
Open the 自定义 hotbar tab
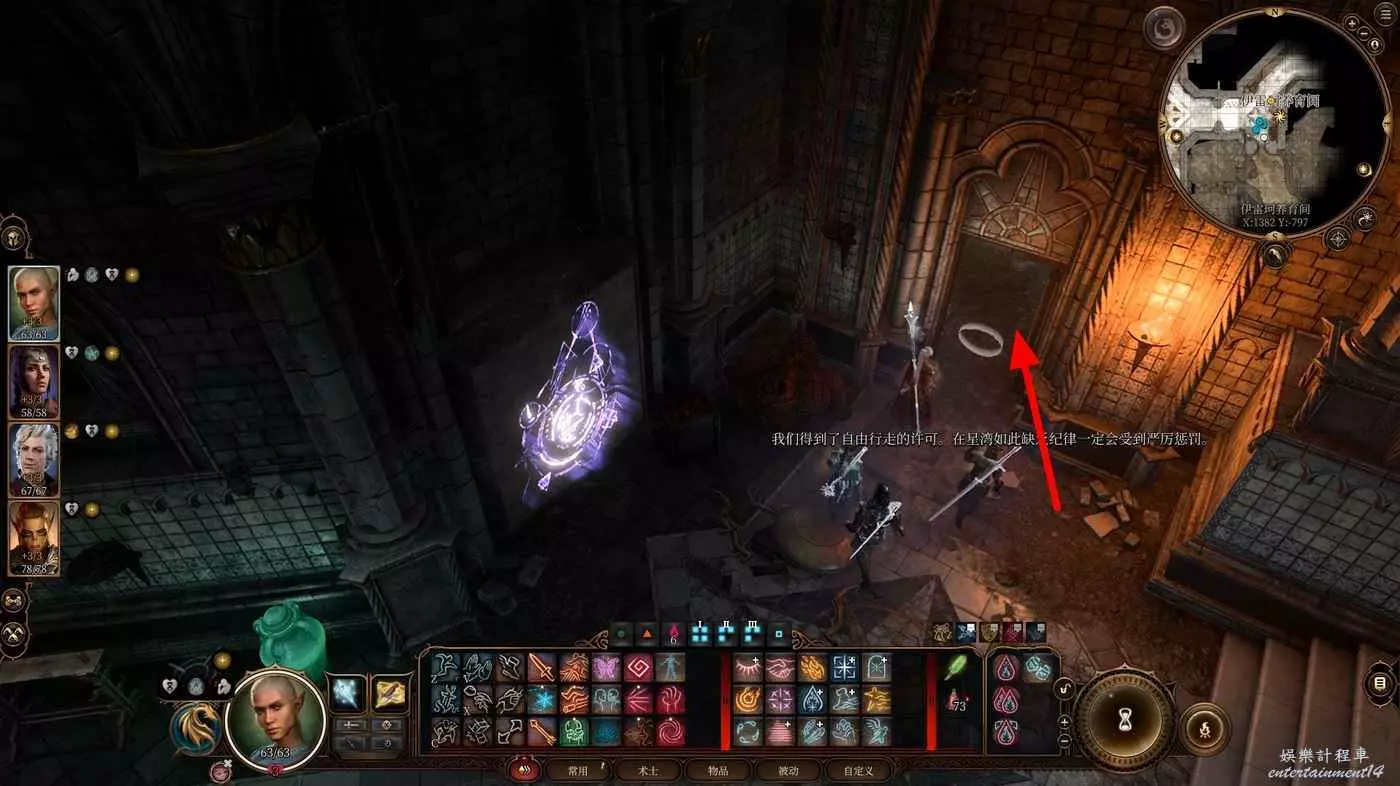coord(858,771)
